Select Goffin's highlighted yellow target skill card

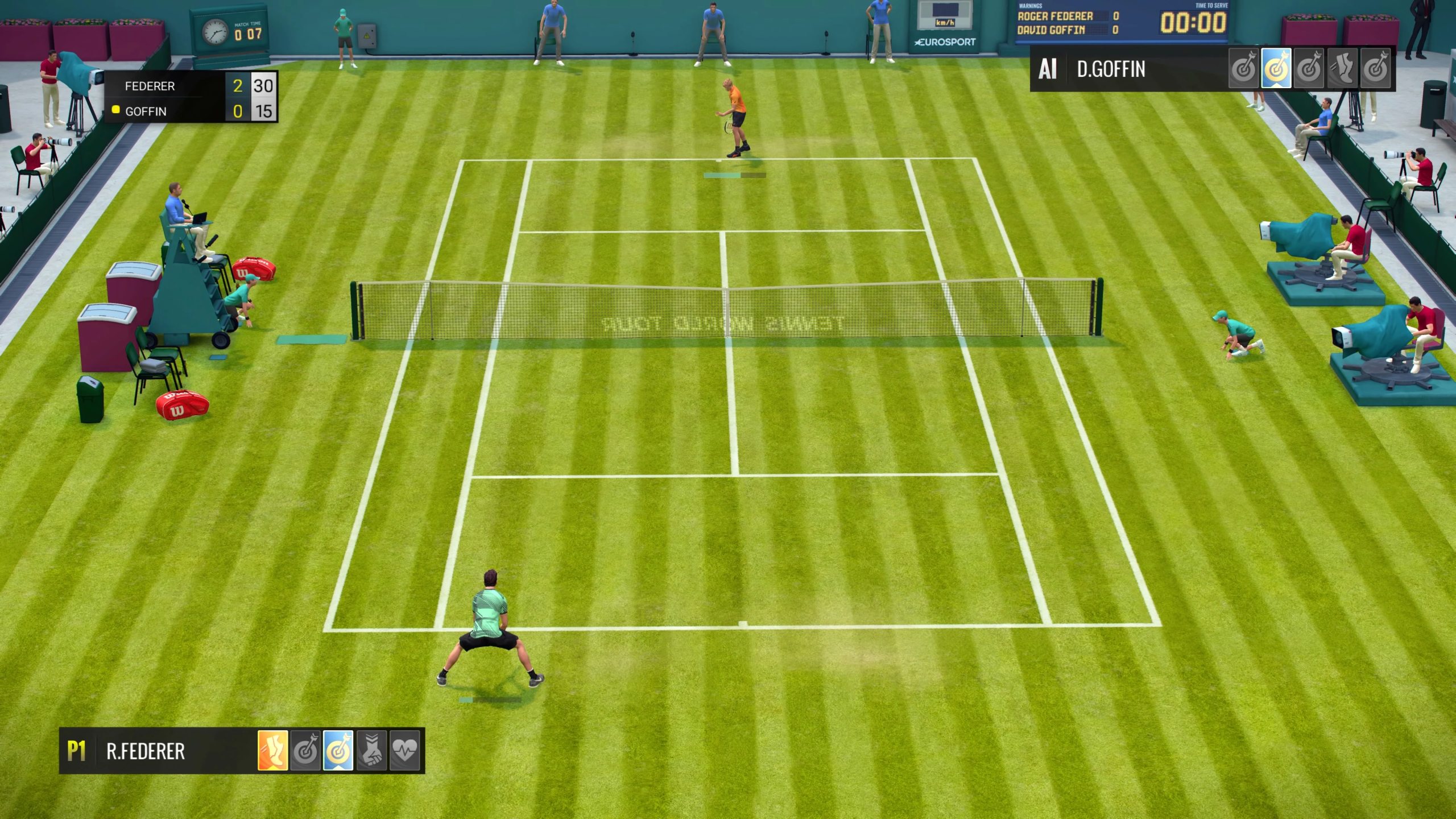click(x=1276, y=69)
